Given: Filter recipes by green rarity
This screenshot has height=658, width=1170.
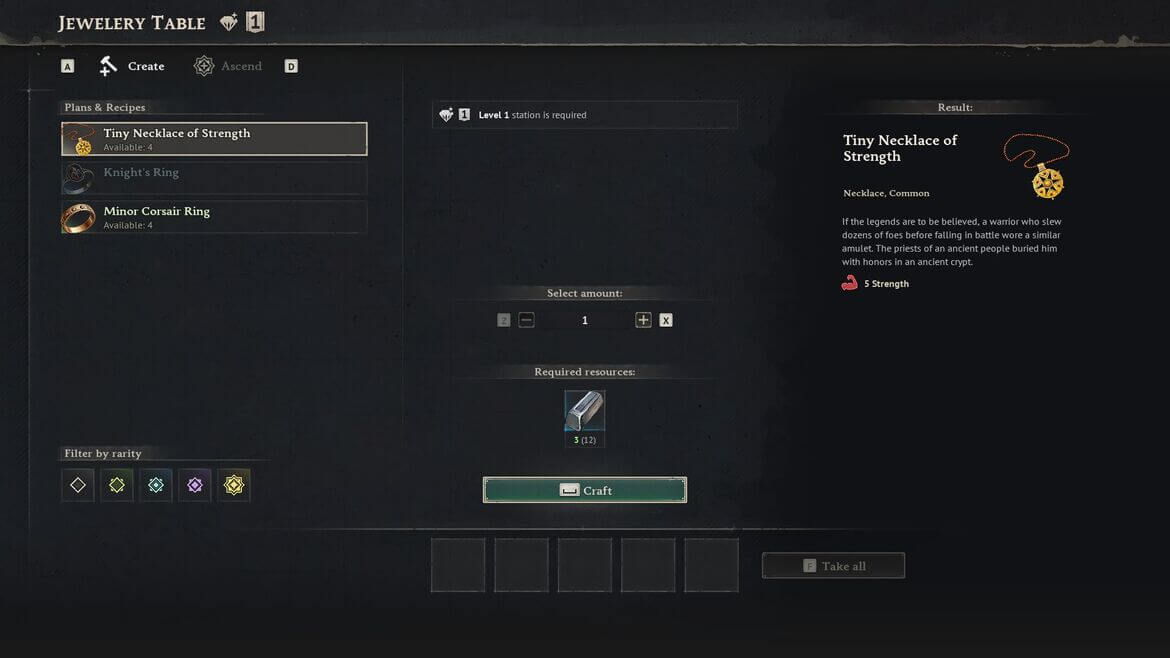Looking at the screenshot, I should click(x=117, y=485).
